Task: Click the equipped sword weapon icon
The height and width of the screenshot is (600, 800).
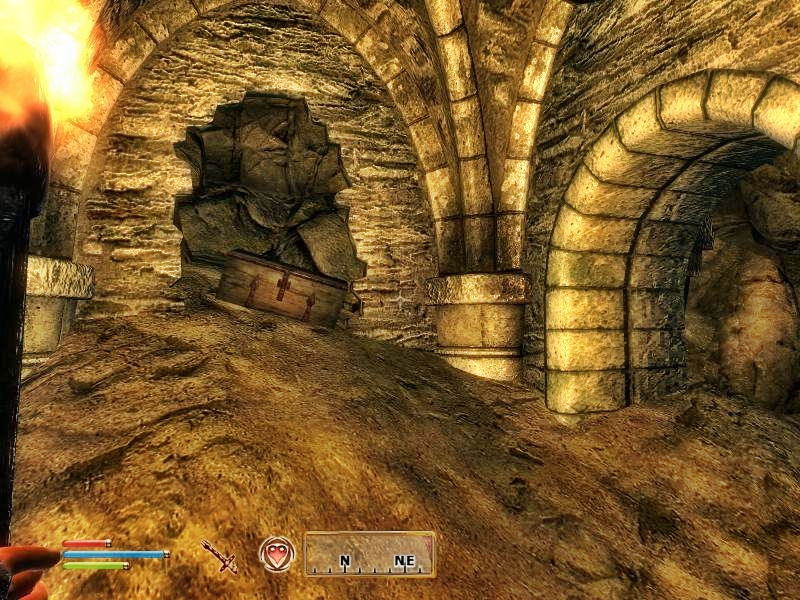Action: click(x=218, y=555)
